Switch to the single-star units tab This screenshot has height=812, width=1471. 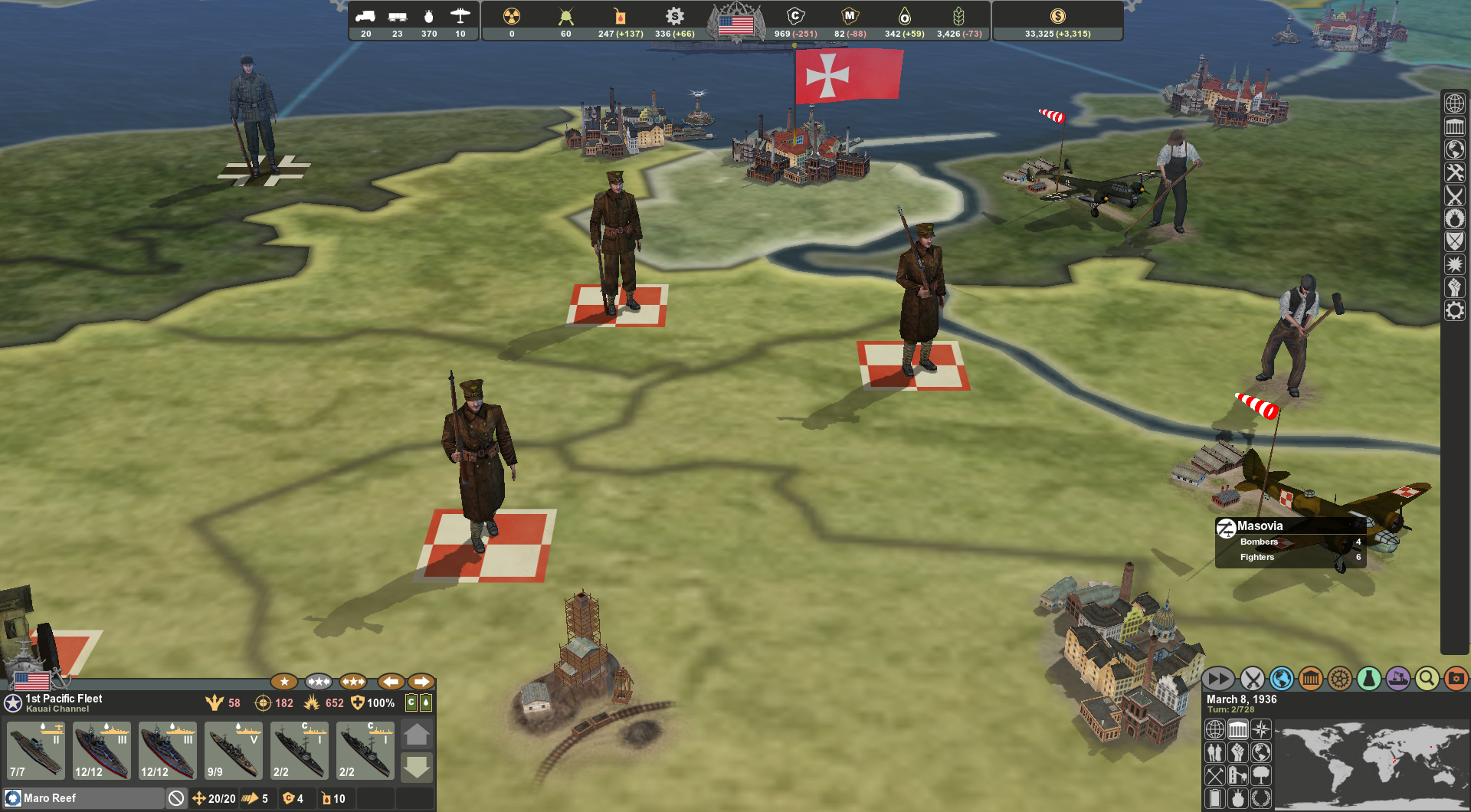click(283, 681)
